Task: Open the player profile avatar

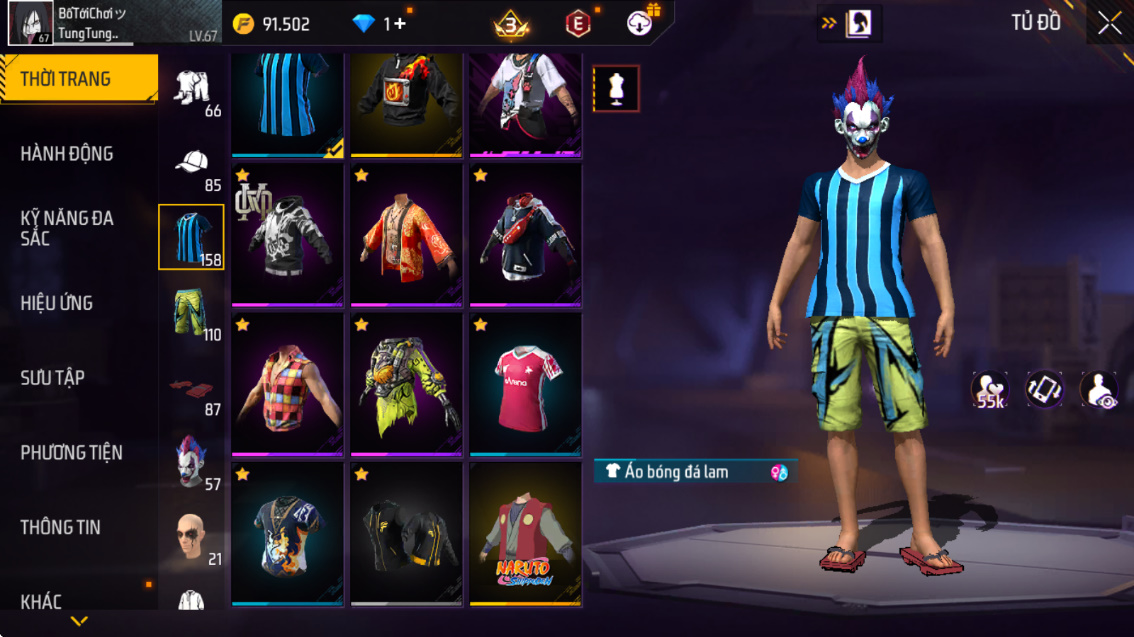Action: click(x=31, y=23)
